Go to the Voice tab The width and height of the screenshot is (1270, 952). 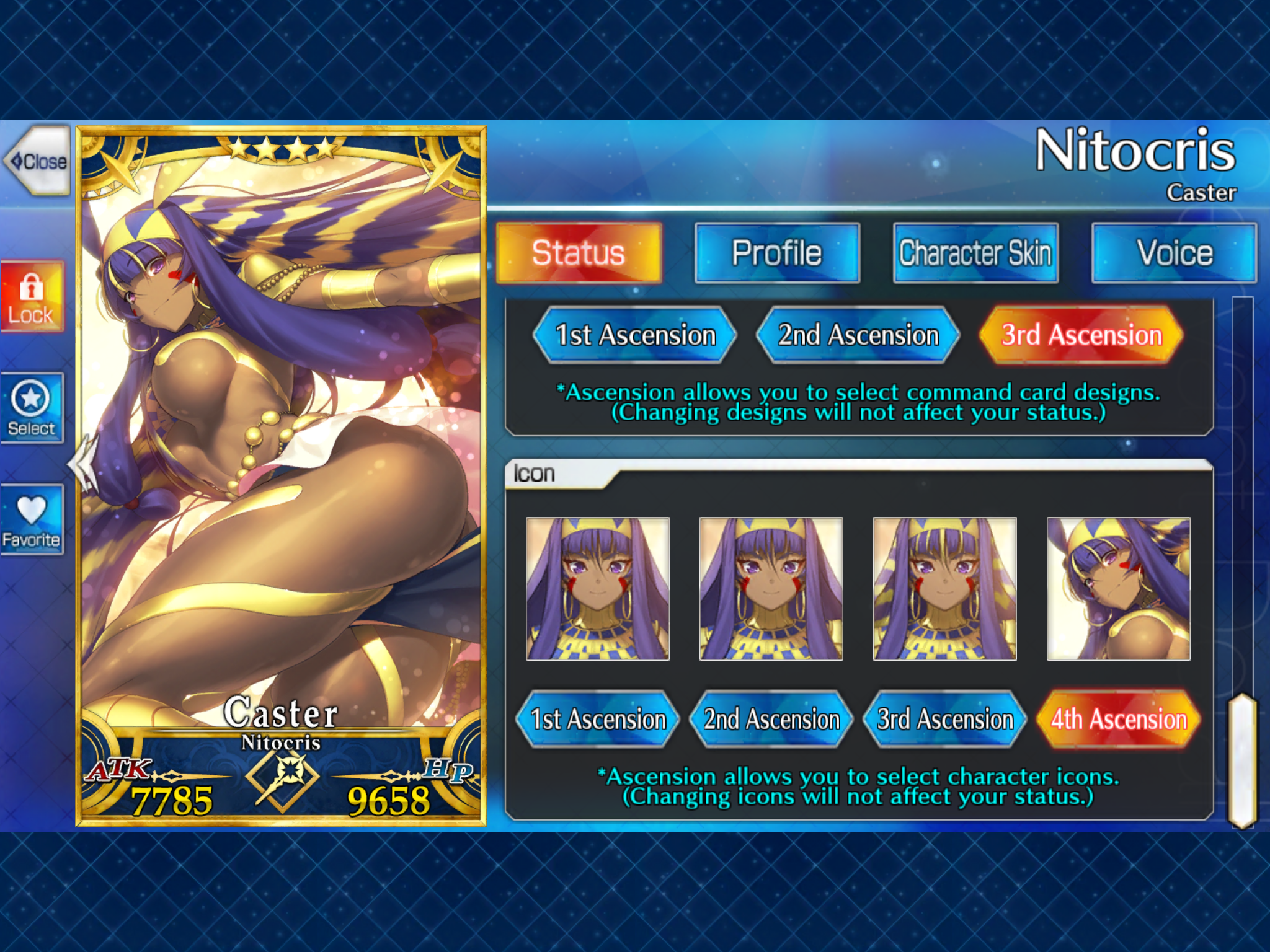1174,253
